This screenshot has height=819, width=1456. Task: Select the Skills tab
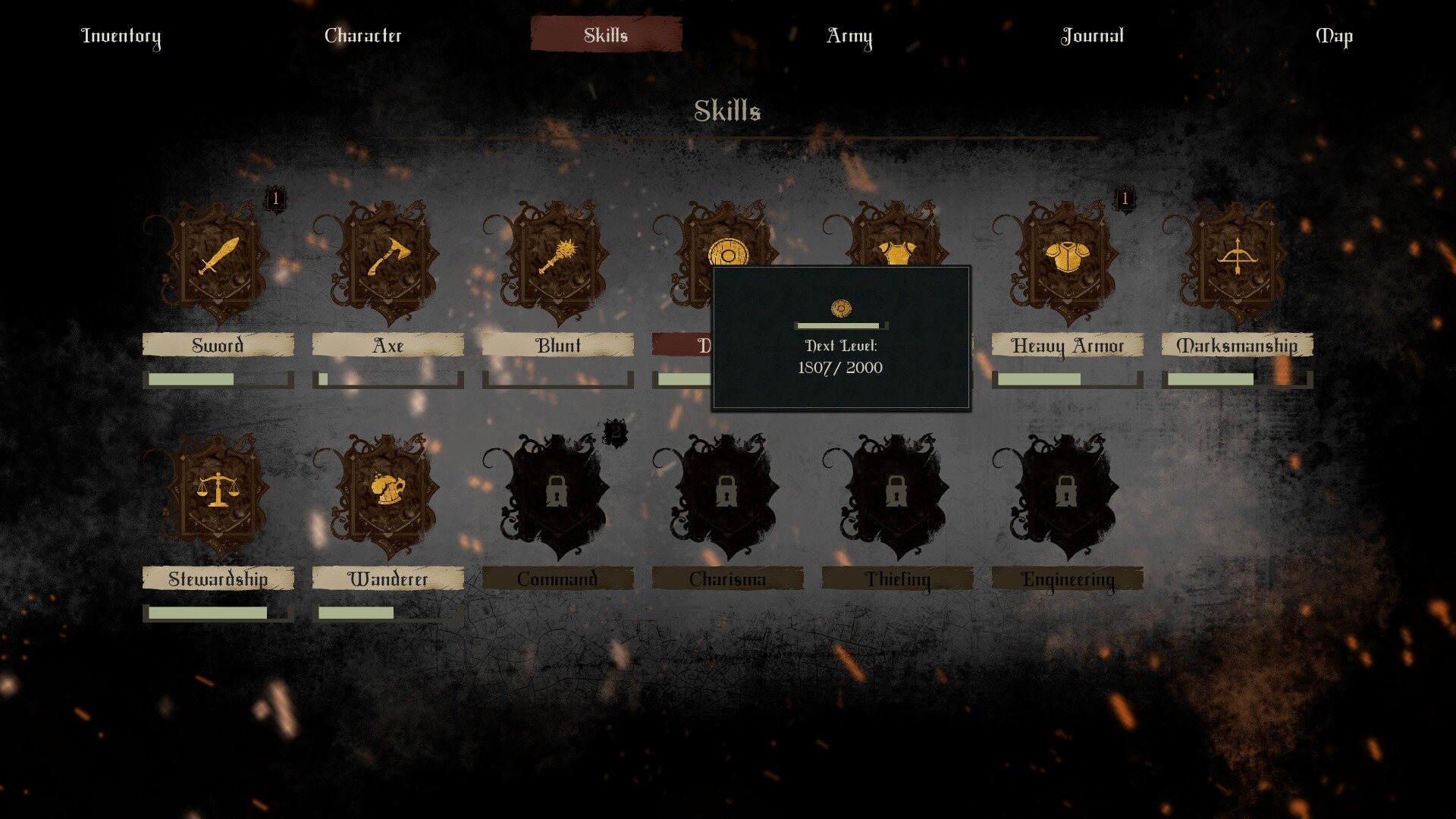coord(606,35)
